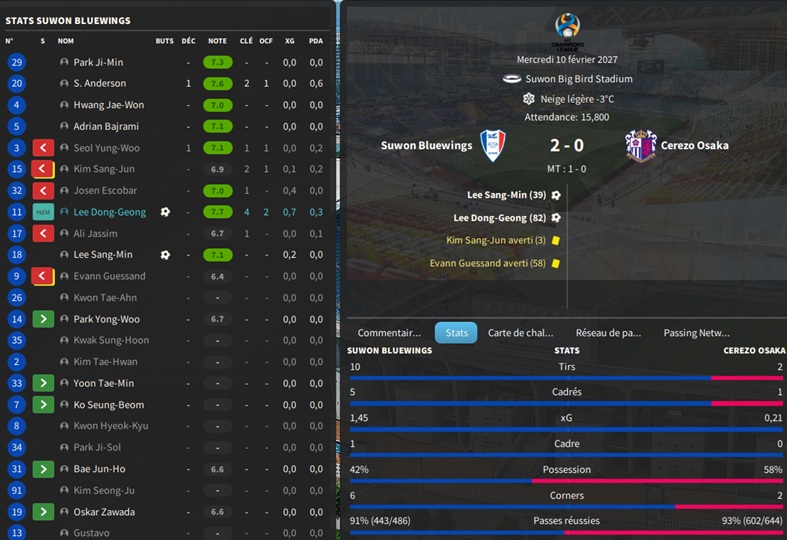Sort players by the NOTE column

click(217, 41)
